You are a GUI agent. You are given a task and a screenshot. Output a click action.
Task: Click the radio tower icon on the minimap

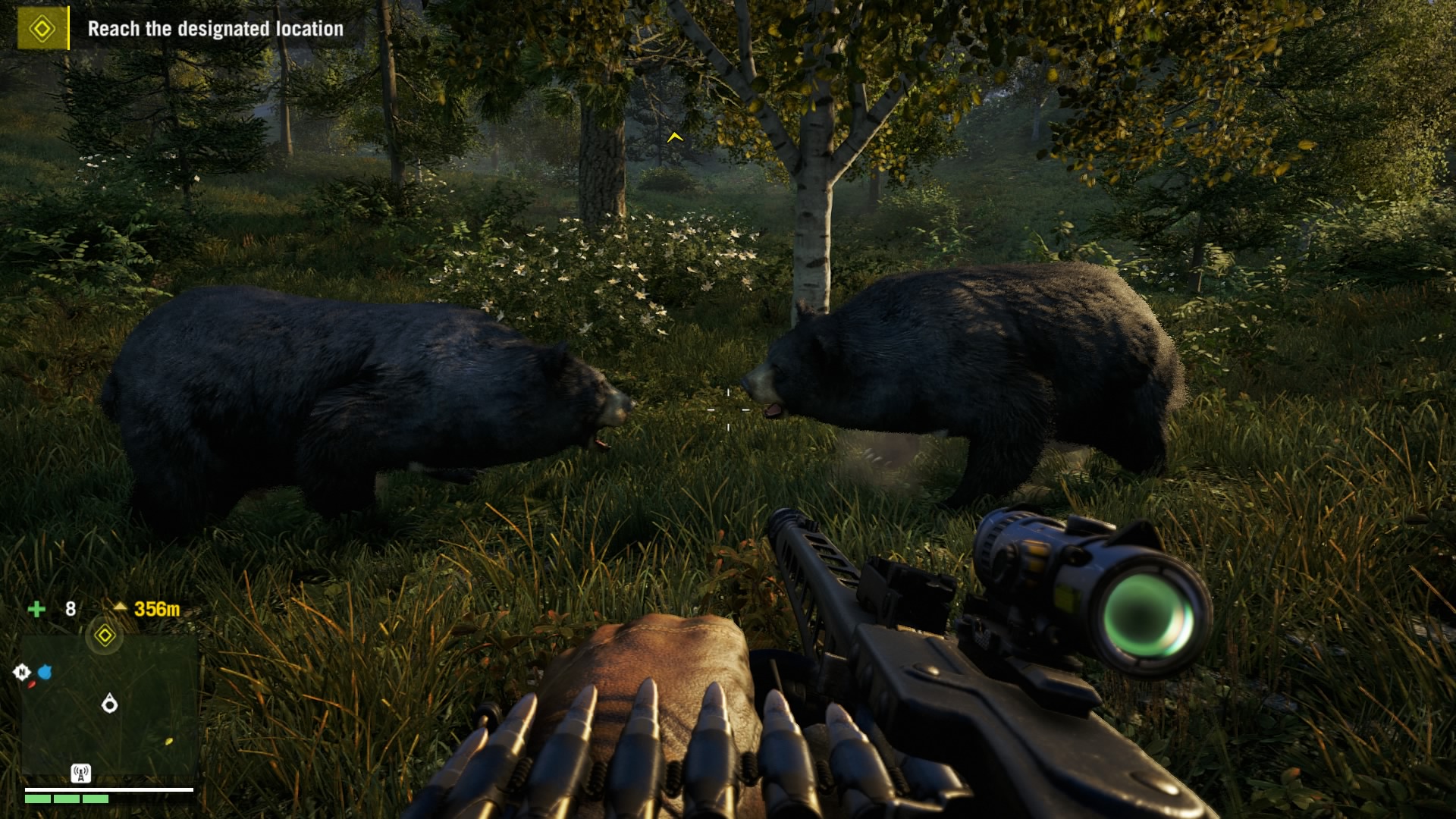point(81,773)
